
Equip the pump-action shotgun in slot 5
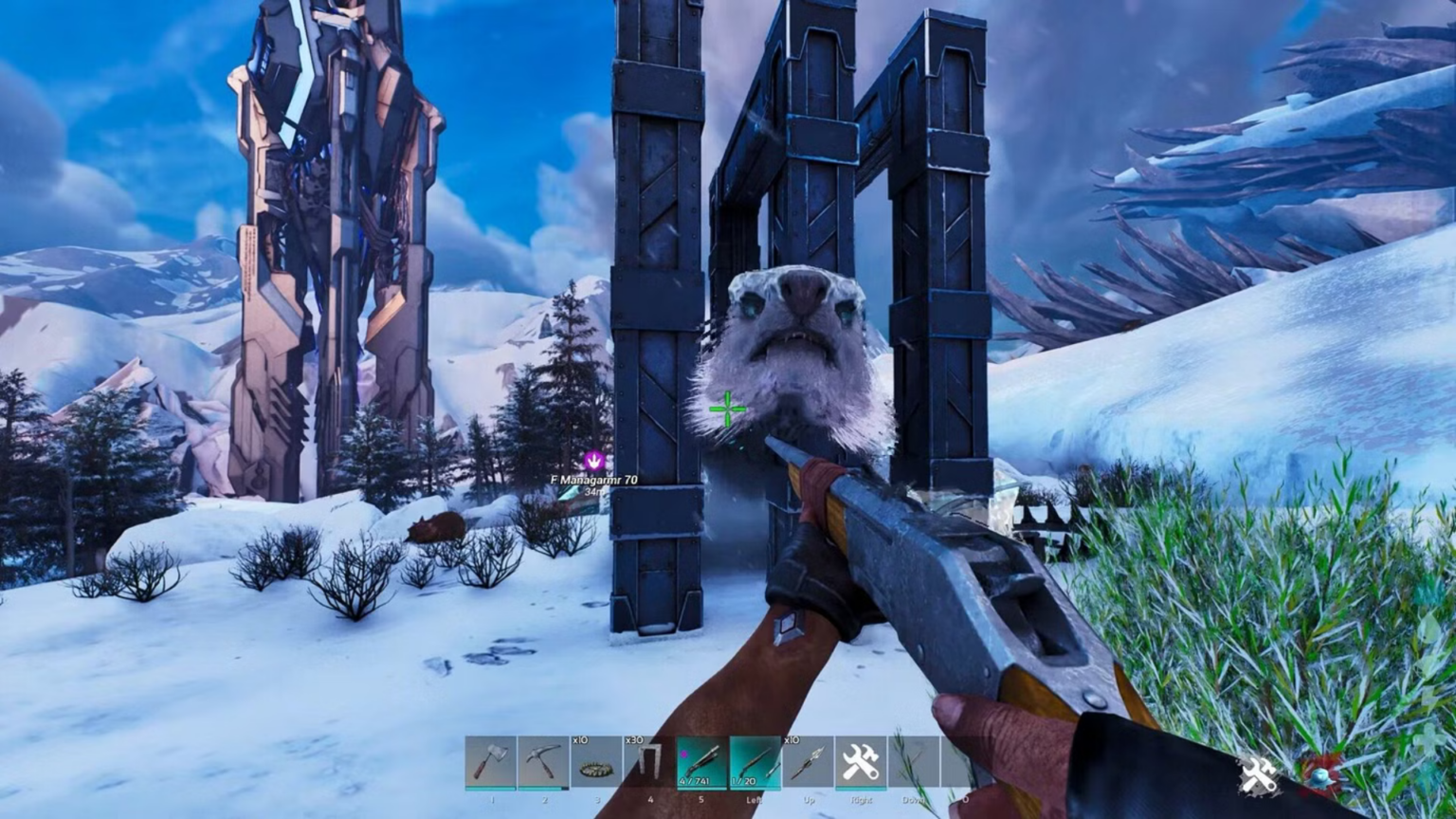700,763
